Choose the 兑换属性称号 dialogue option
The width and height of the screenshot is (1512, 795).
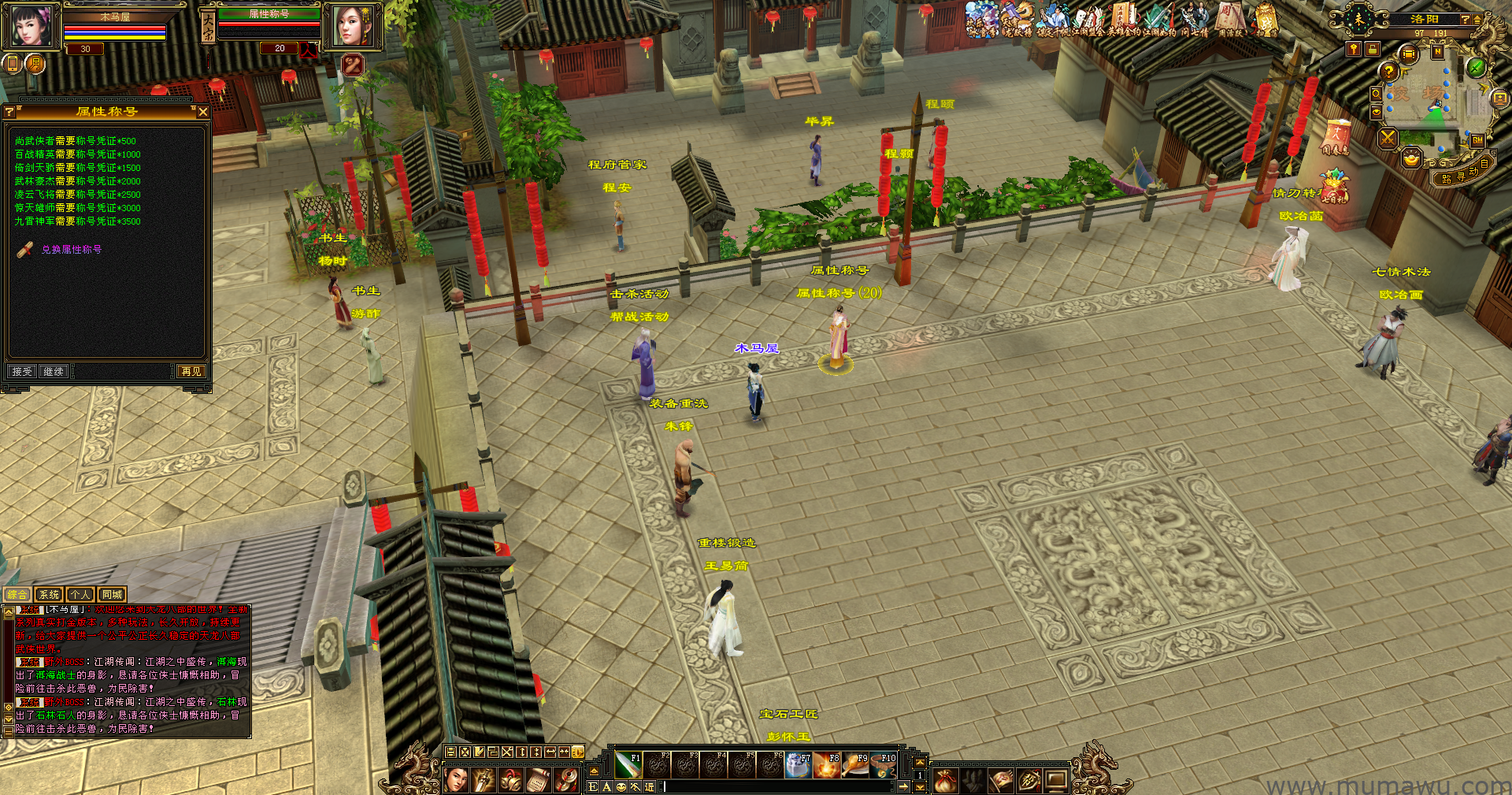[71, 250]
